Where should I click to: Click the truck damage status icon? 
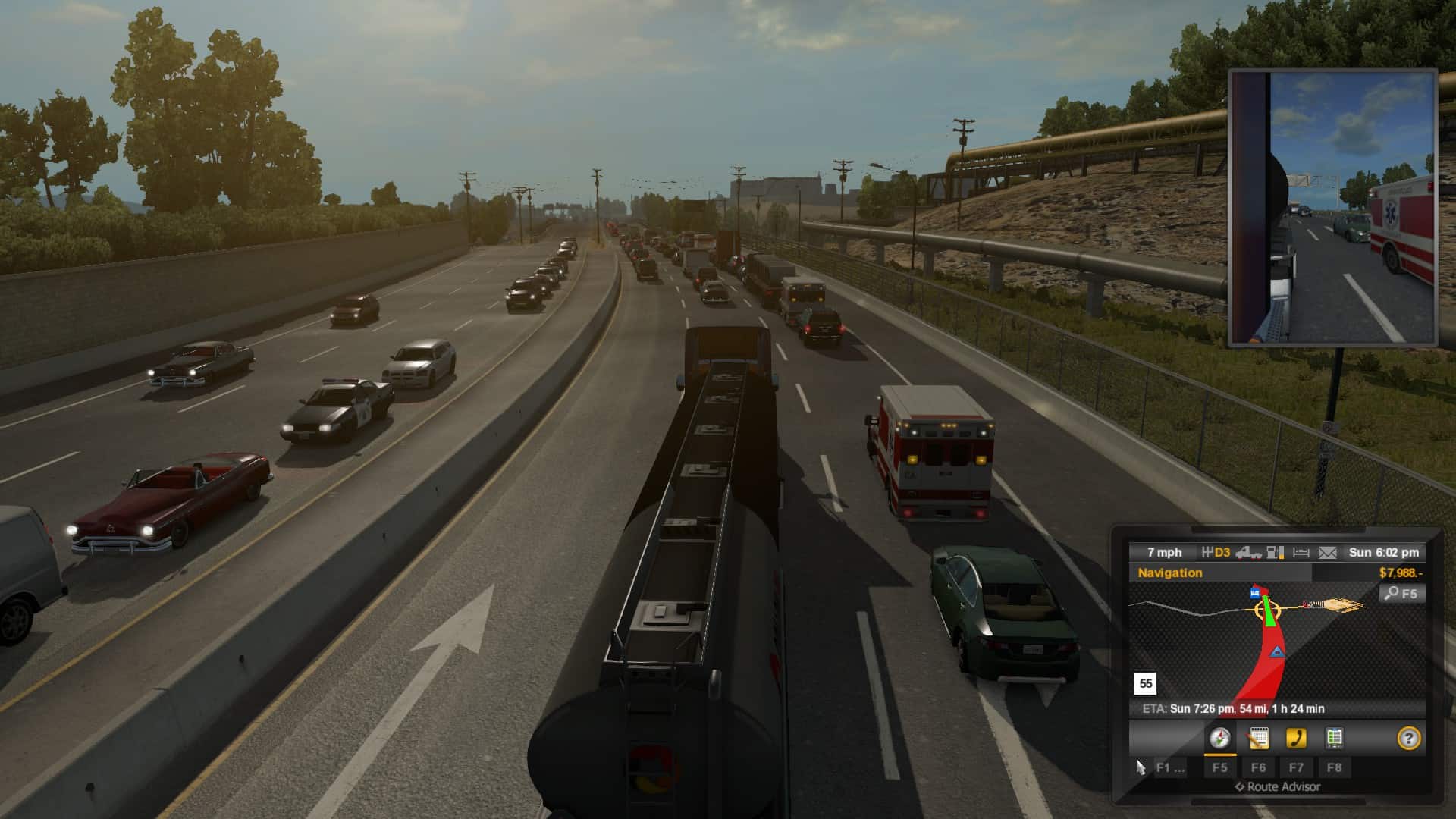pyautogui.click(x=1248, y=553)
